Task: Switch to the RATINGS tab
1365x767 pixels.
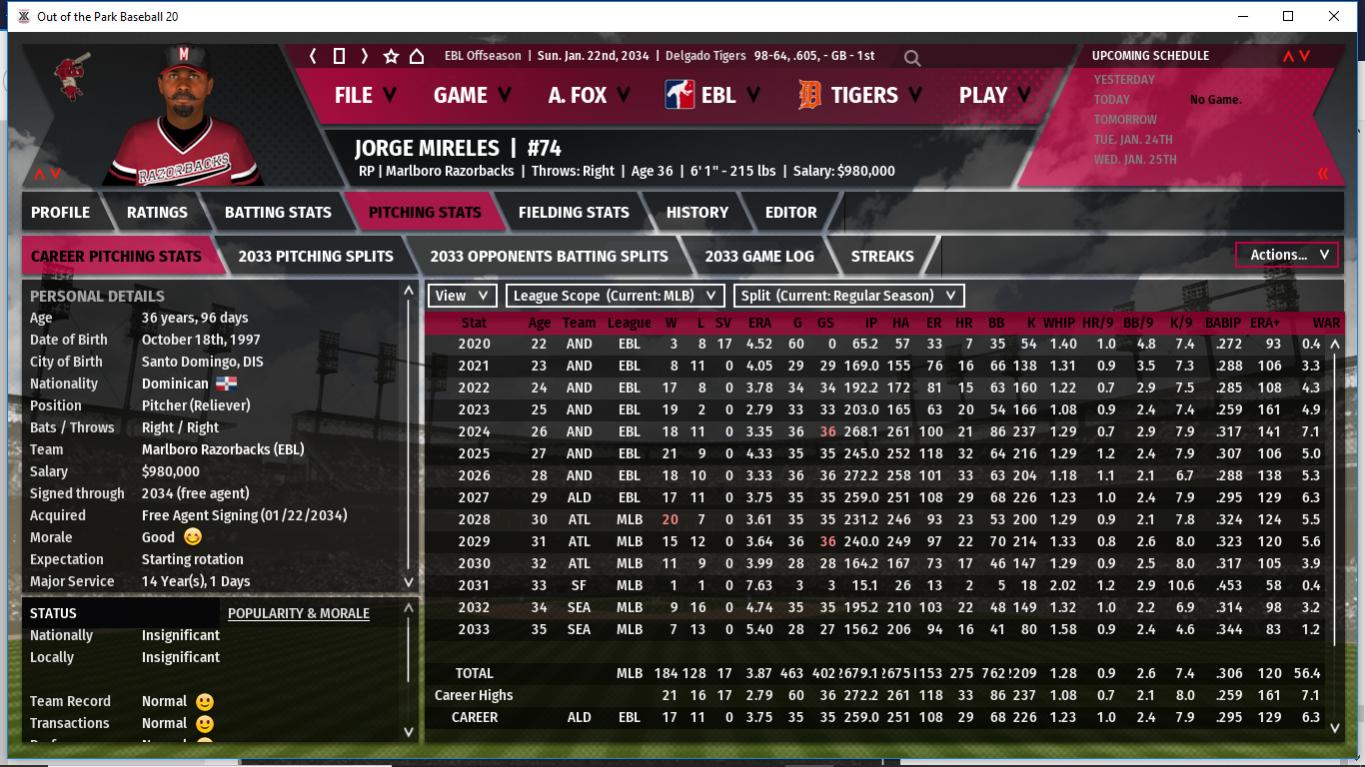Action: pos(157,212)
